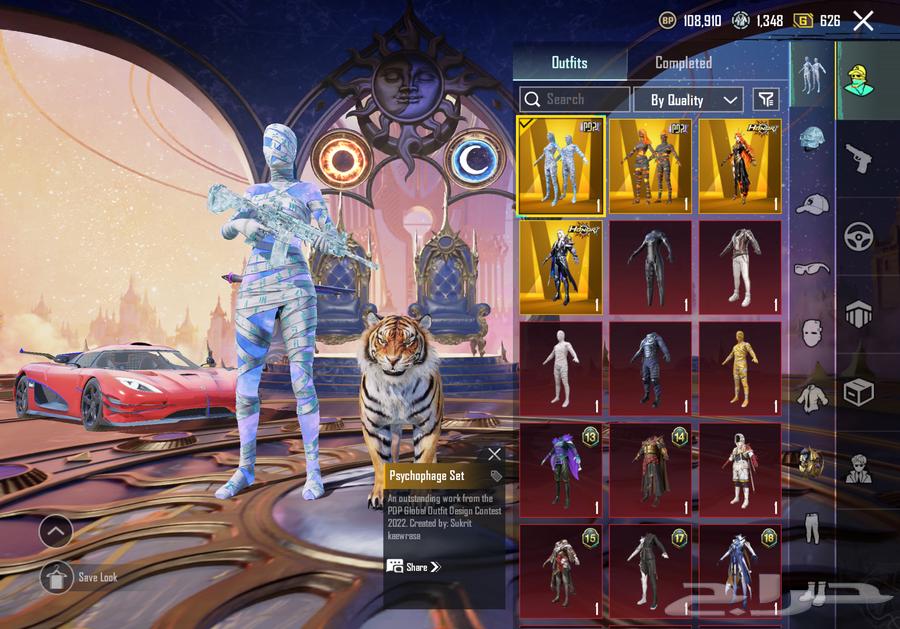This screenshot has height=629, width=900.
Task: Close the Psychophage Set info popup
Action: pos(494,454)
